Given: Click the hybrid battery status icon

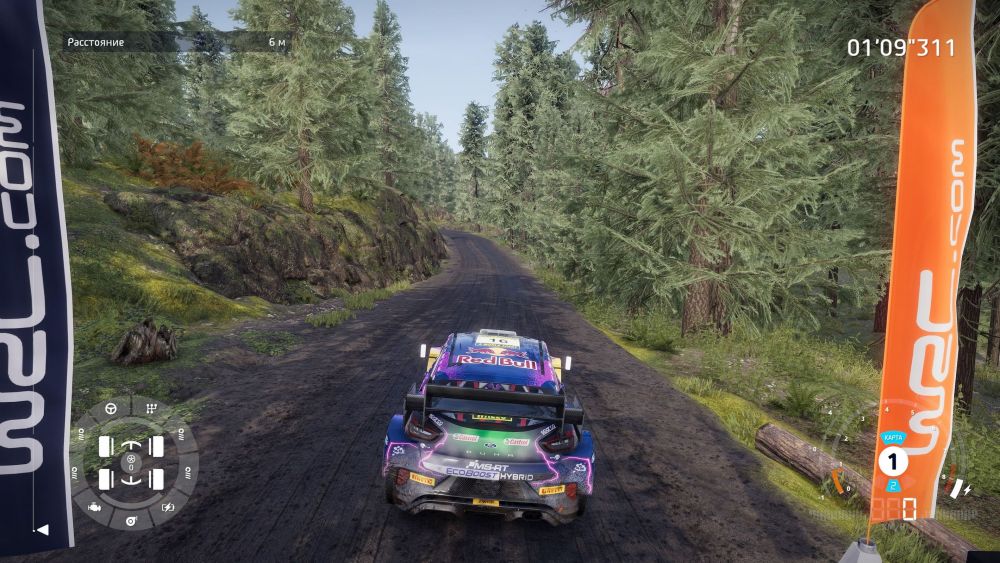Looking at the screenshot, I should point(168,506).
